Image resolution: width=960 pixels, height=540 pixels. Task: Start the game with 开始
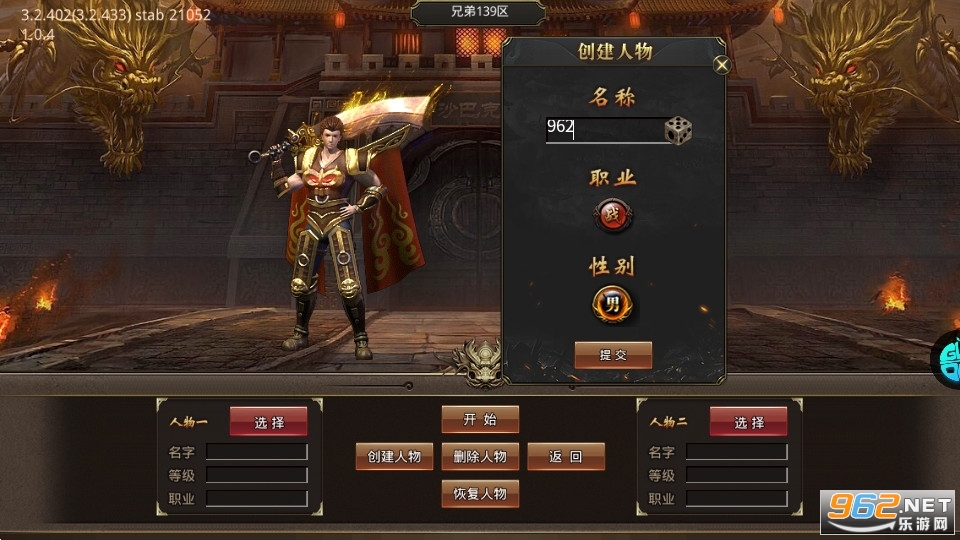pos(480,419)
